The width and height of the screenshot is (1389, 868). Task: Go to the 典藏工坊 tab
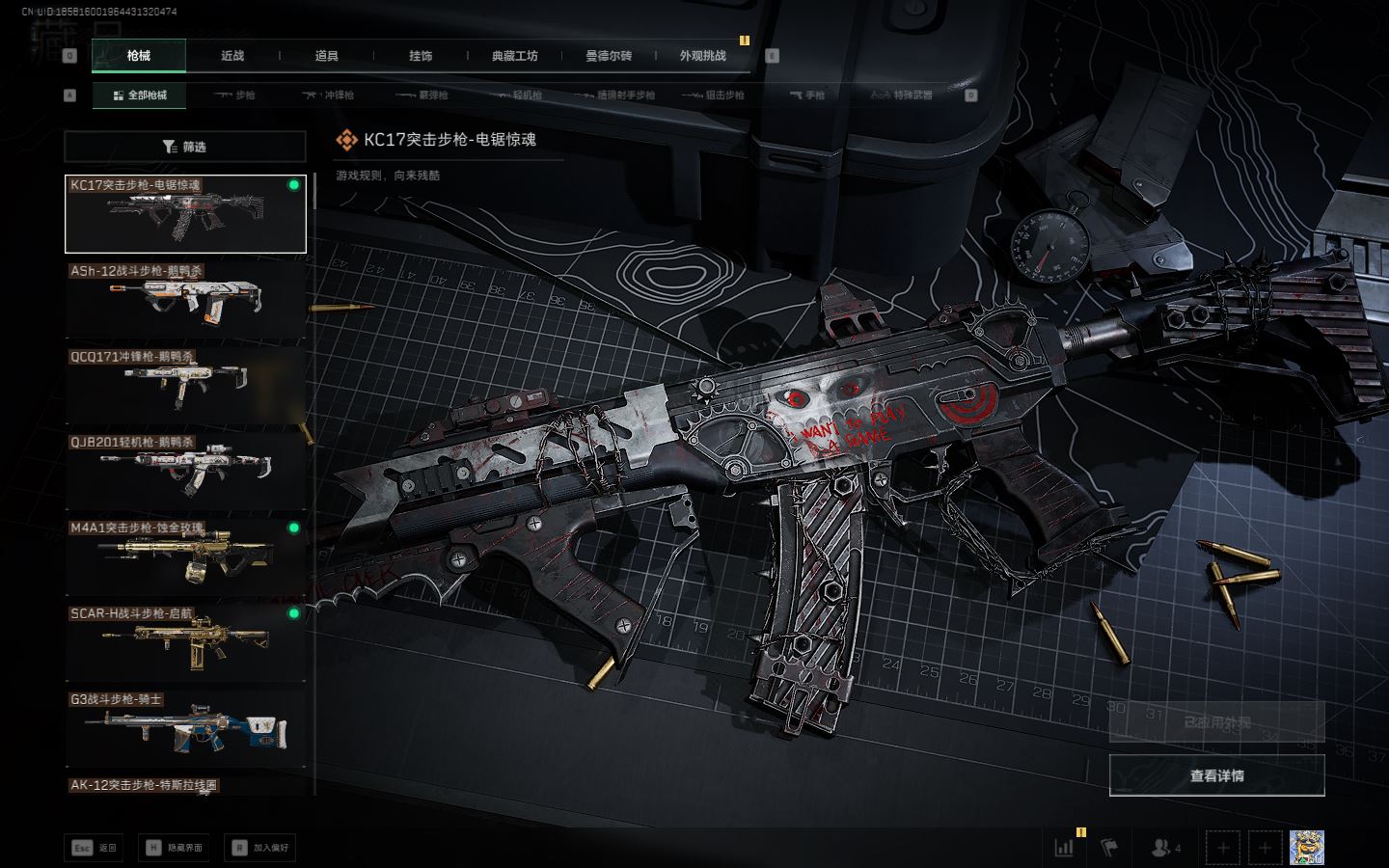click(x=514, y=56)
